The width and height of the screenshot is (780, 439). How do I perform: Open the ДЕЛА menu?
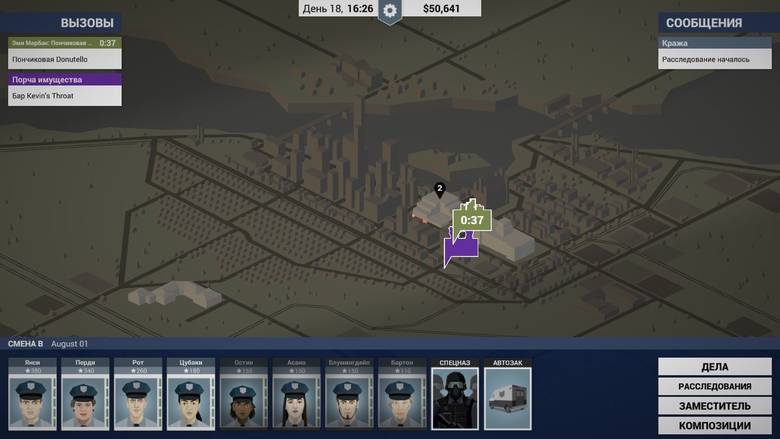[714, 366]
